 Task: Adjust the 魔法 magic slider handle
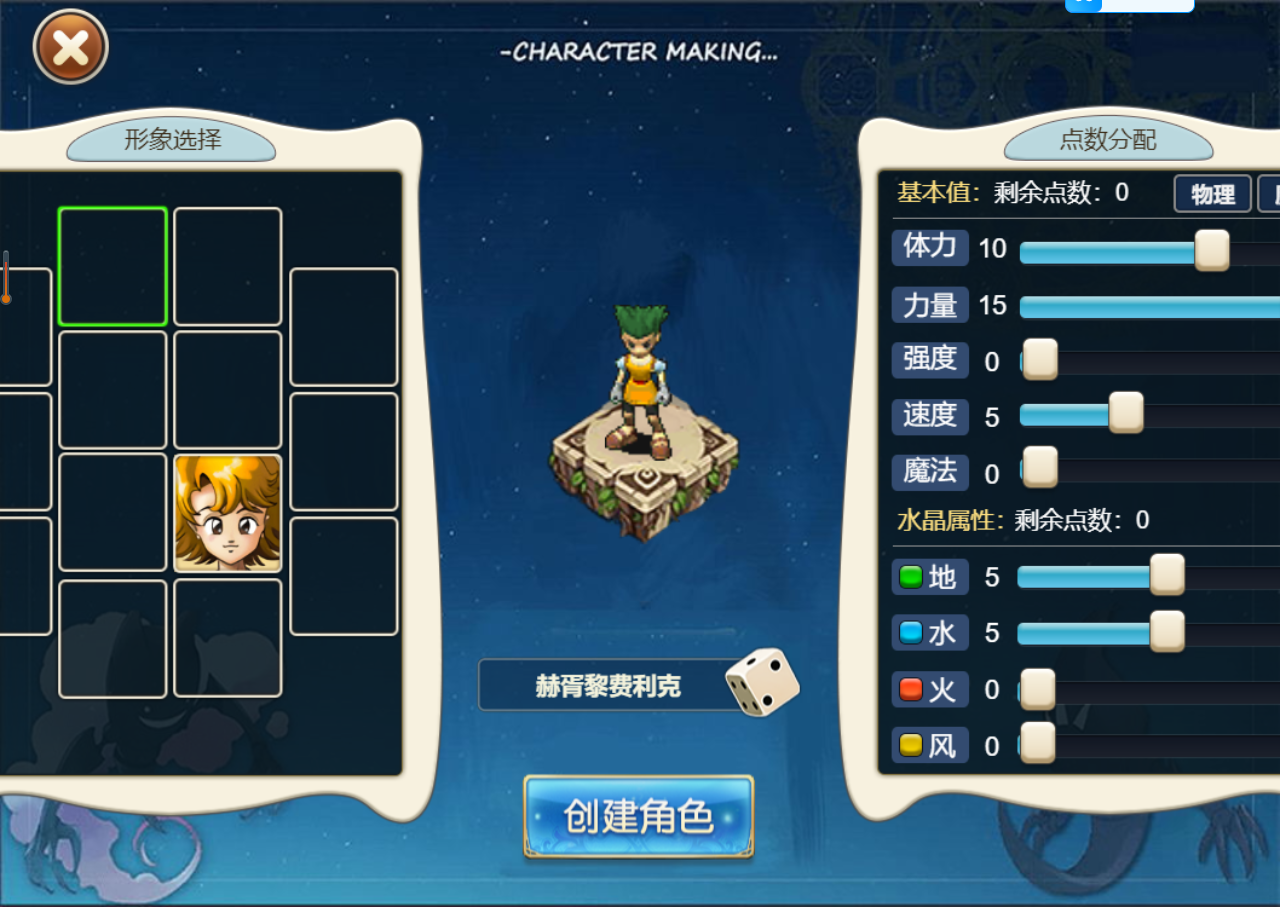pos(1040,467)
